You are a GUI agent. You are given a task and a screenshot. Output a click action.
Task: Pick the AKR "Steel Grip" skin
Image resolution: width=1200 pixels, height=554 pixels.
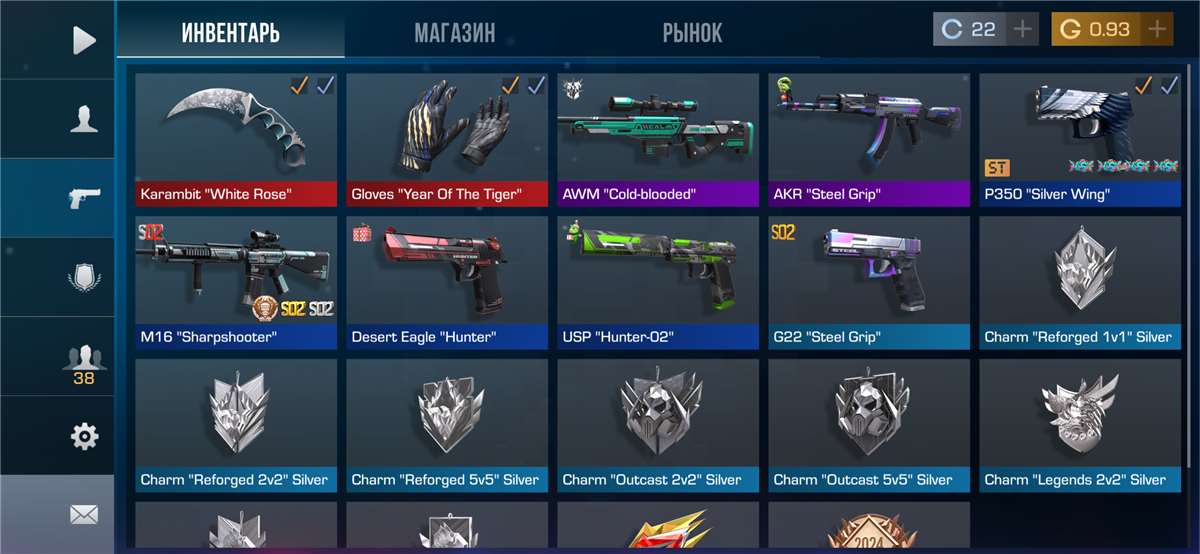click(x=869, y=139)
